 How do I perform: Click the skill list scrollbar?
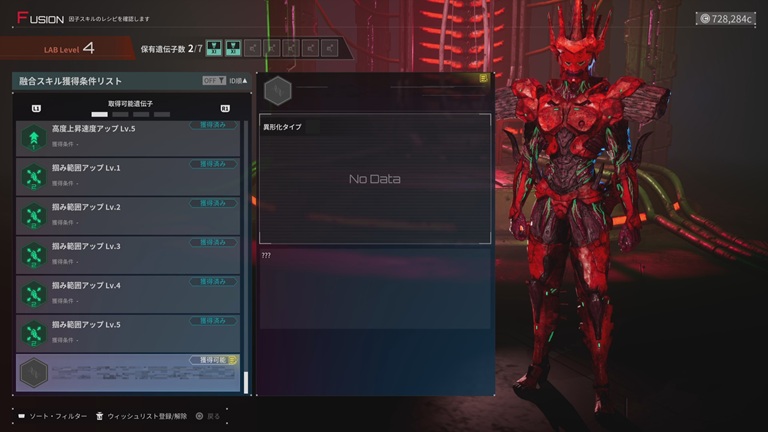pos(245,382)
